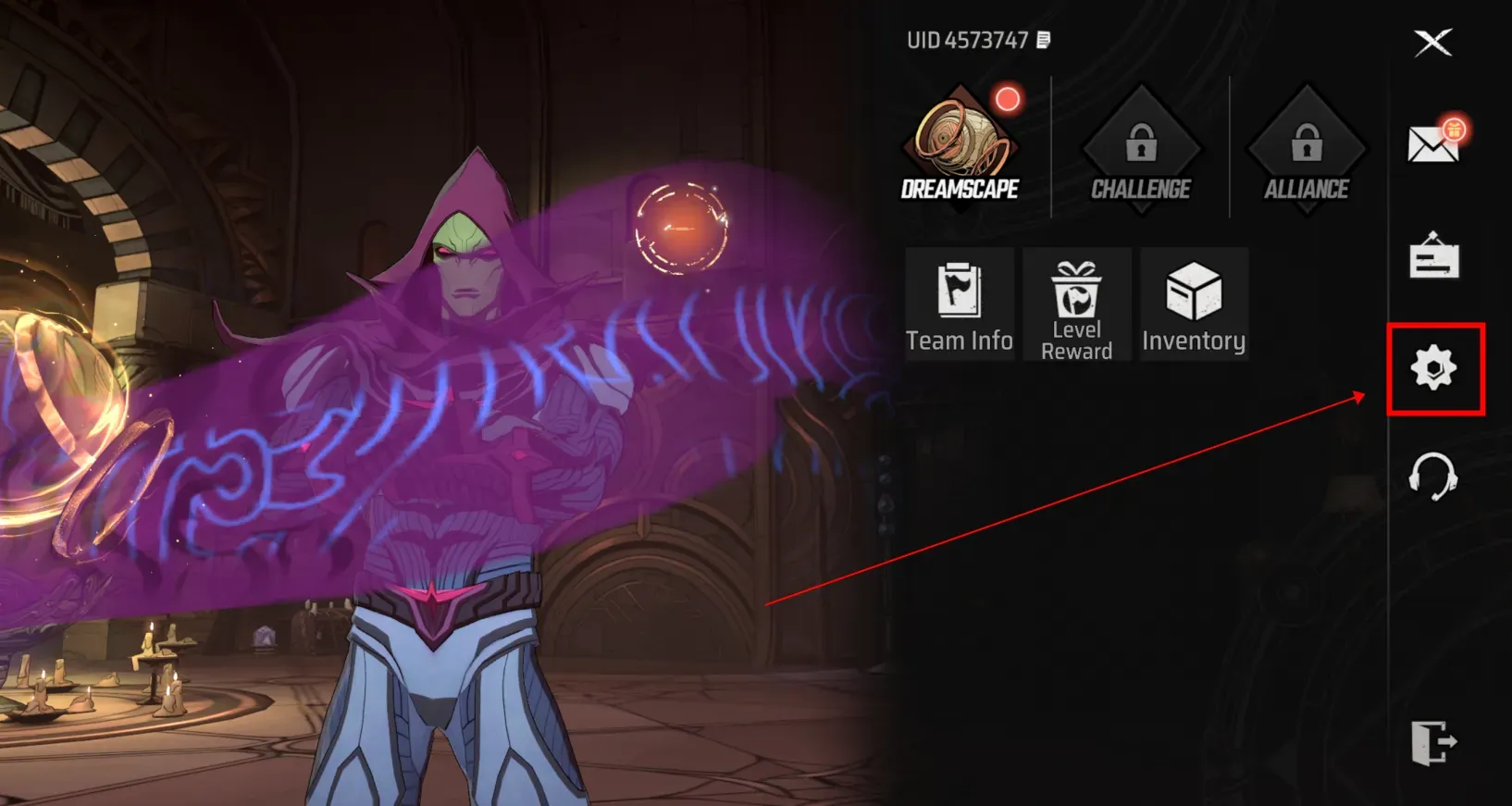Open Team Info
The width and height of the screenshot is (1512, 806).
[960, 304]
